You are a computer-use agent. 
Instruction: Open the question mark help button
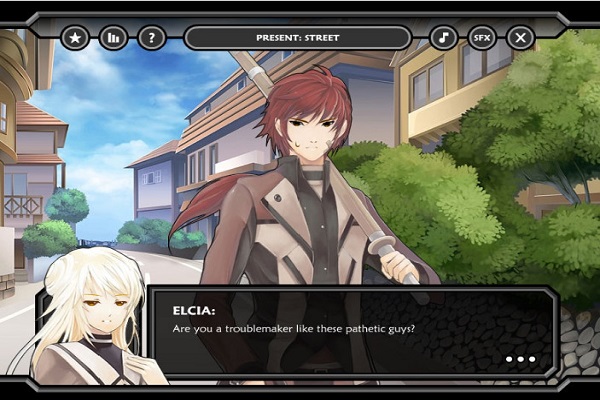(151, 38)
